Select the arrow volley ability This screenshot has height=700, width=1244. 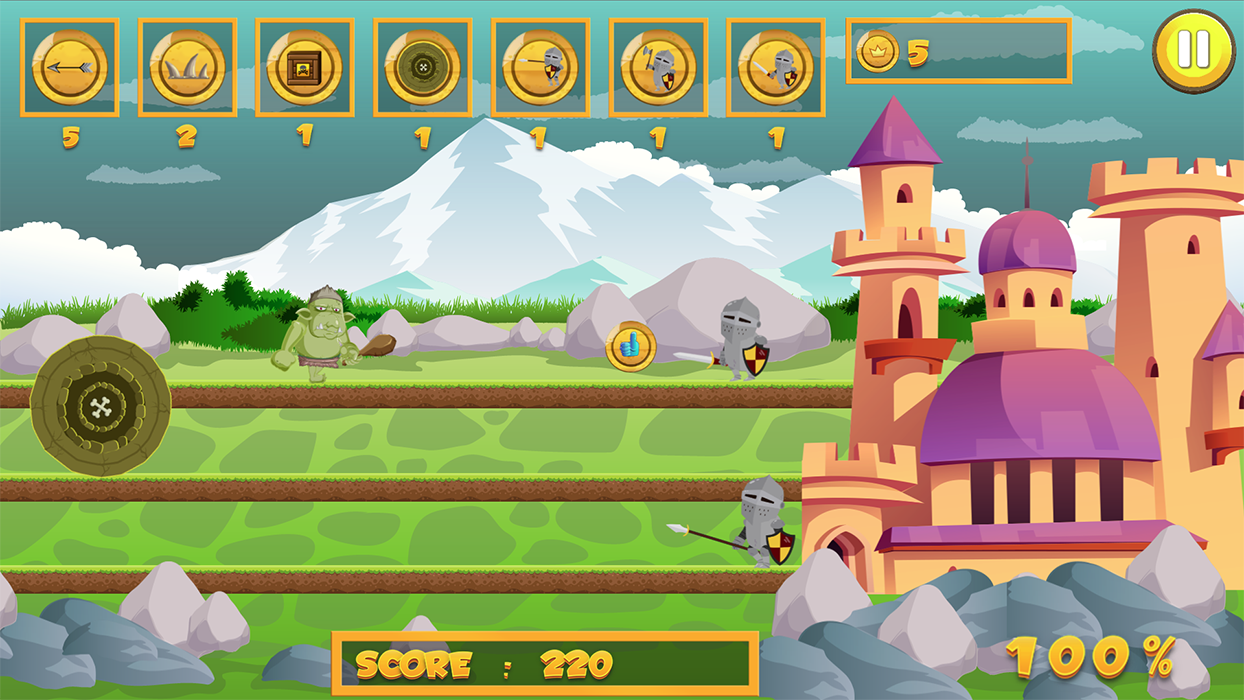[x=69, y=67]
